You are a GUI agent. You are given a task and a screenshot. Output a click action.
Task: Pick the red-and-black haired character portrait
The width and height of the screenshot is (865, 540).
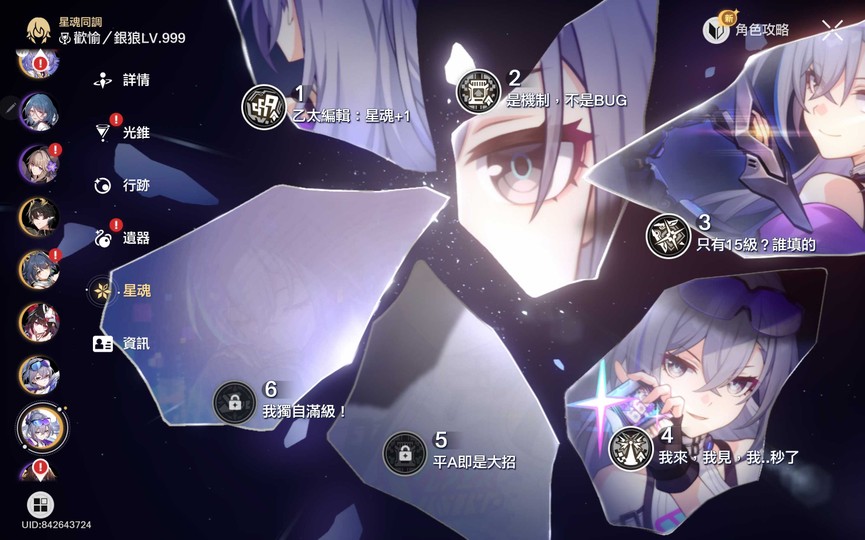(x=39, y=322)
